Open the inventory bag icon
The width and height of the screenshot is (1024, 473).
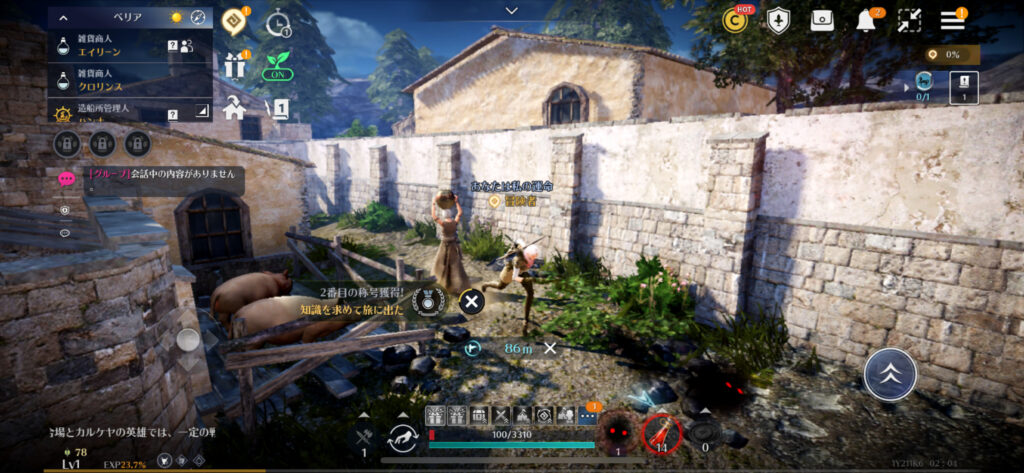coord(822,20)
